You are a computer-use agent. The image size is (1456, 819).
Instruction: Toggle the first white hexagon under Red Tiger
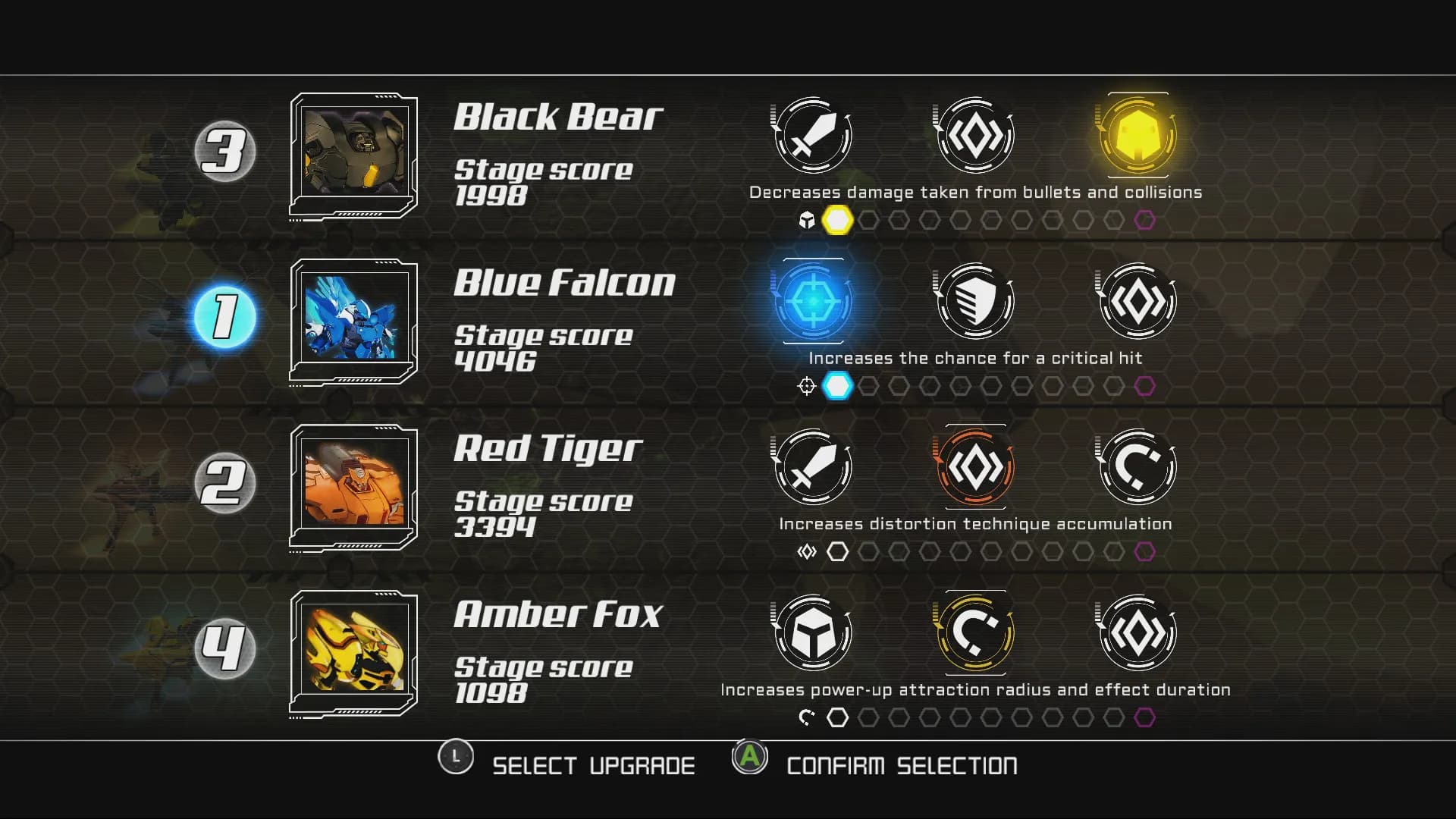(839, 551)
